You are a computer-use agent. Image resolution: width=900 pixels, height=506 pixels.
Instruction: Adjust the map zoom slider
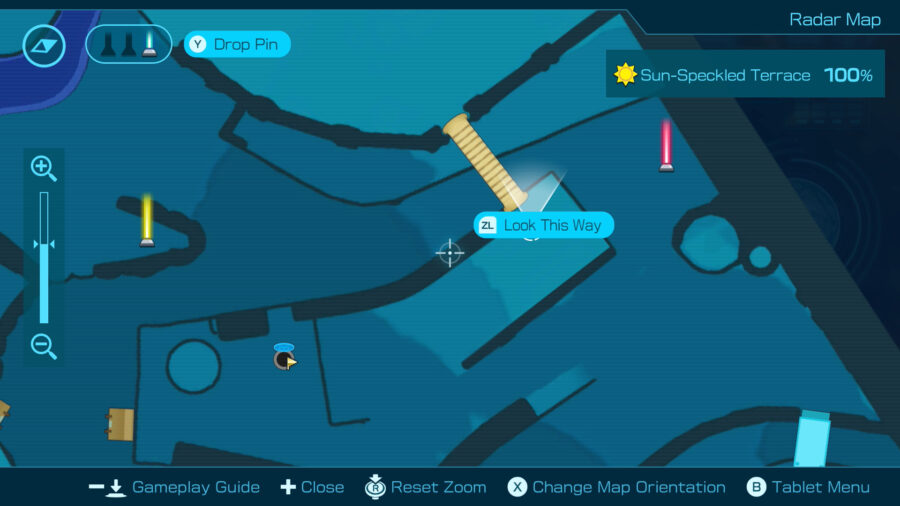click(44, 245)
